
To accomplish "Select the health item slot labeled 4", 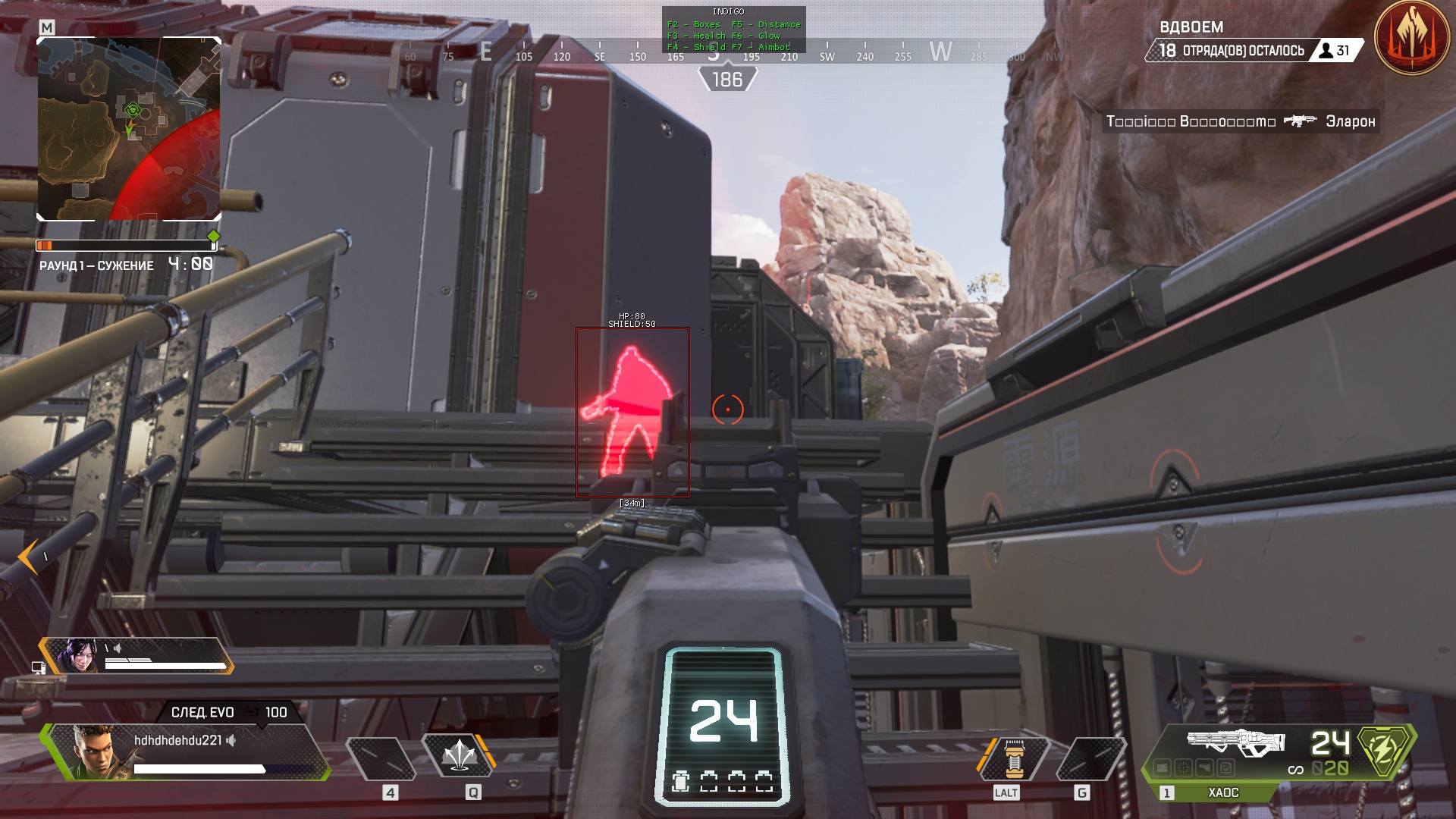I will tap(381, 758).
